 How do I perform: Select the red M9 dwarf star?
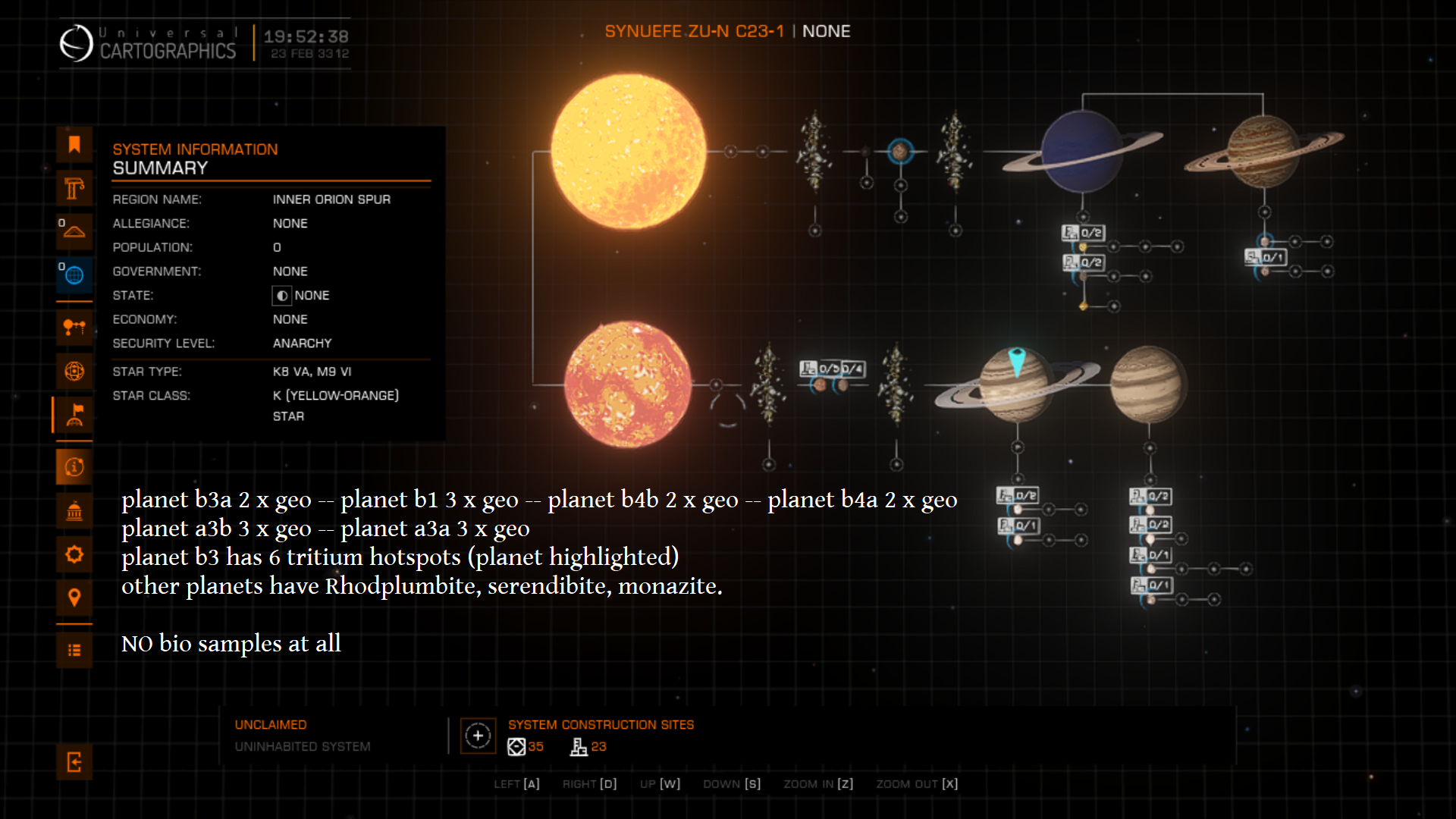[x=628, y=384]
